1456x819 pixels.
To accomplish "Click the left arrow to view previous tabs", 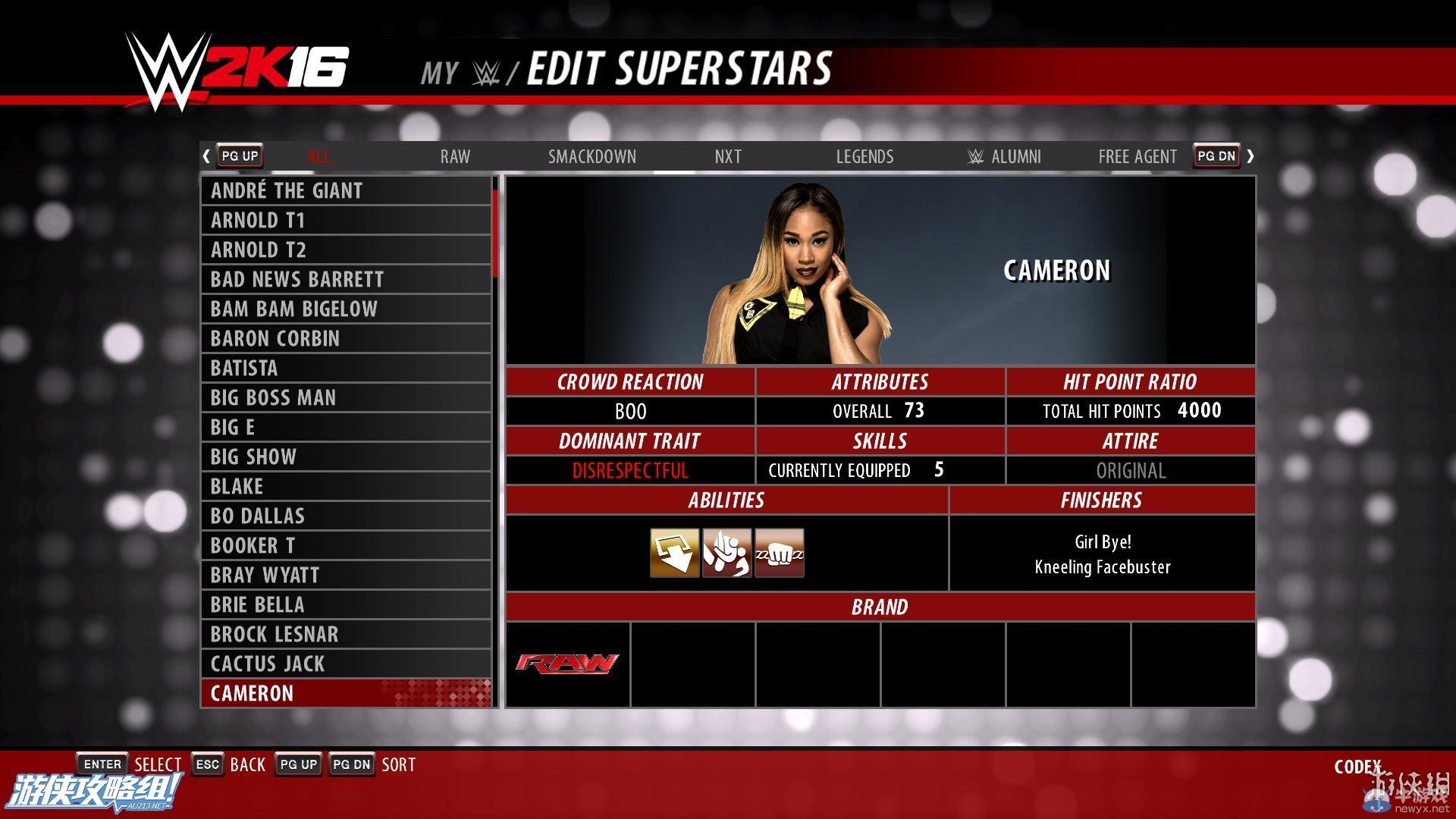I will [x=206, y=155].
